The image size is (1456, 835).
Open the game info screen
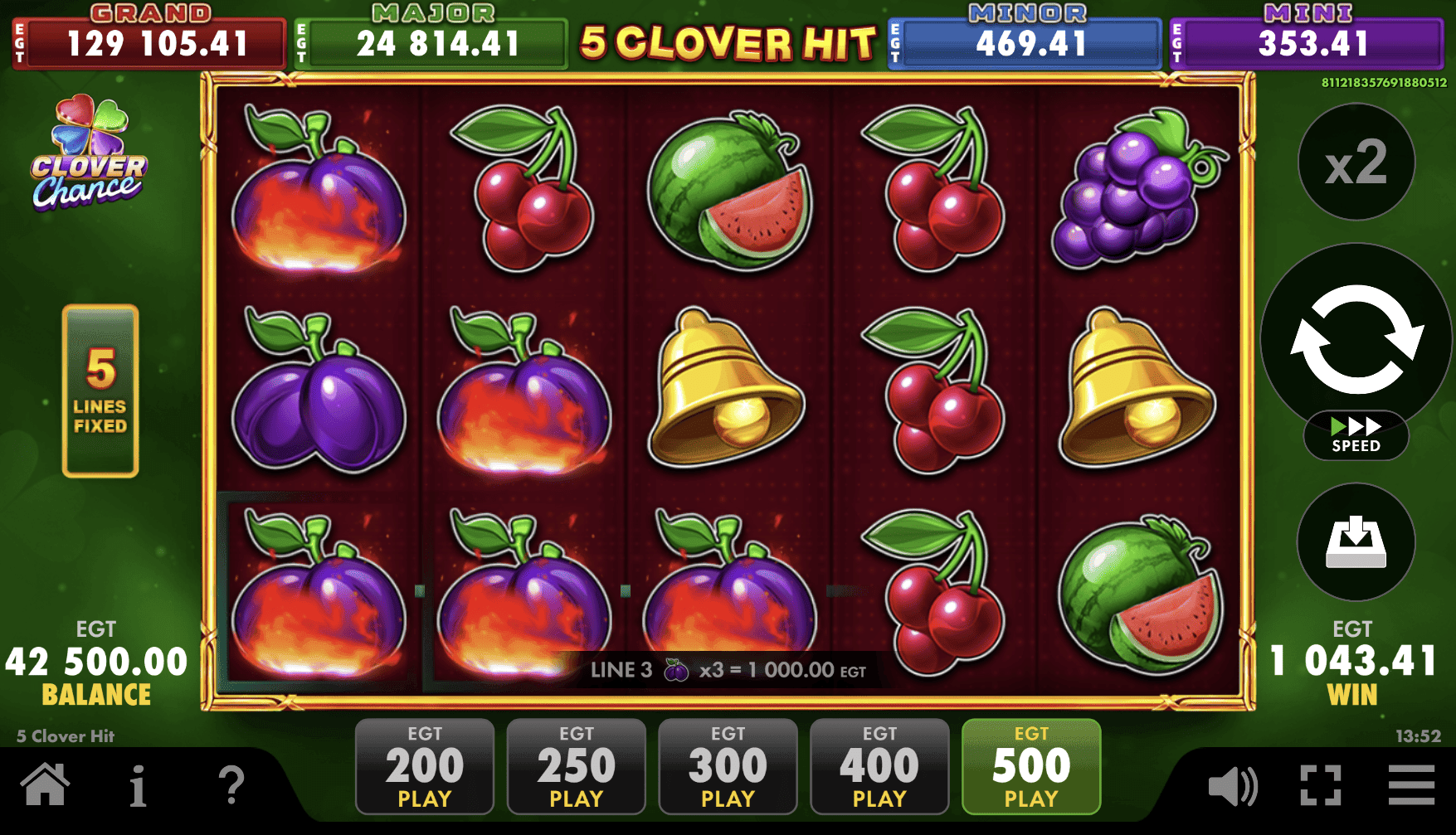pos(138,784)
